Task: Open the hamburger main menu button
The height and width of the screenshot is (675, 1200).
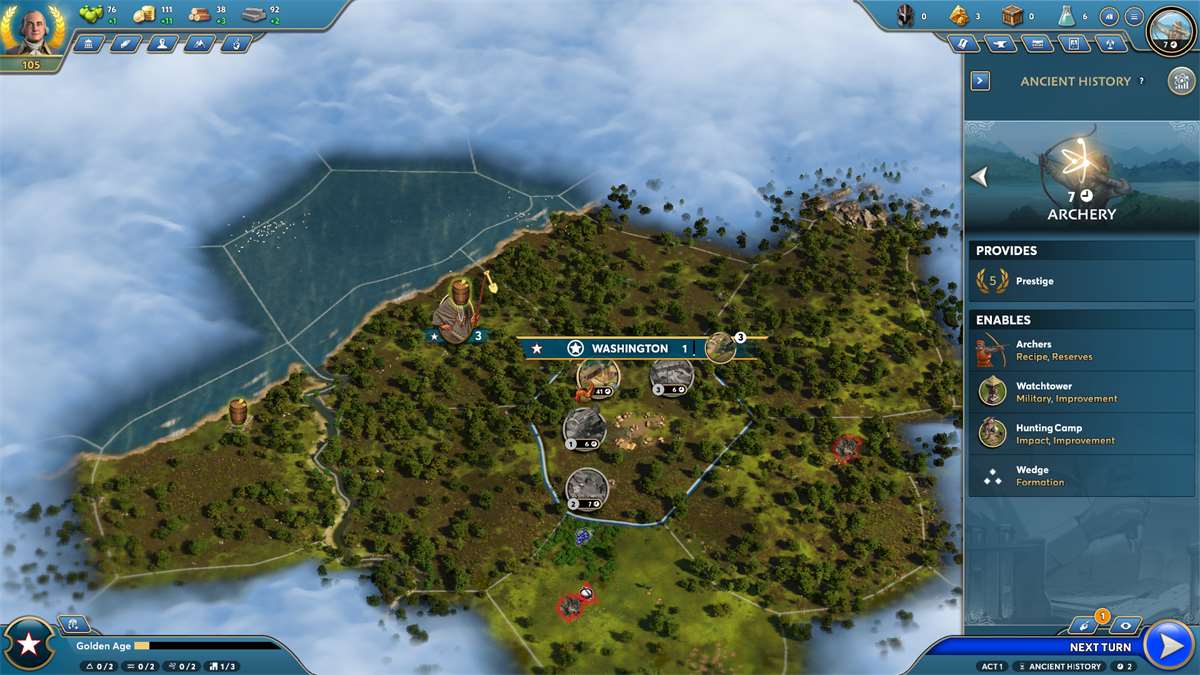Action: coord(1134,17)
